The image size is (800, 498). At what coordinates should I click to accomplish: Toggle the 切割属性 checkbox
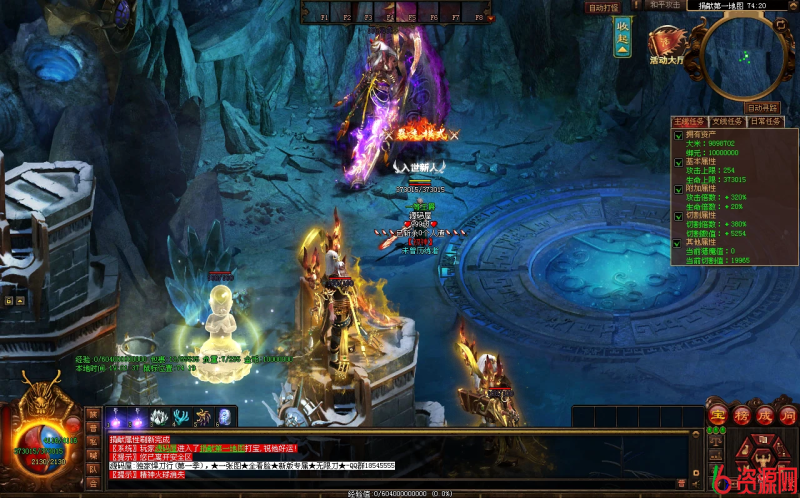click(677, 215)
